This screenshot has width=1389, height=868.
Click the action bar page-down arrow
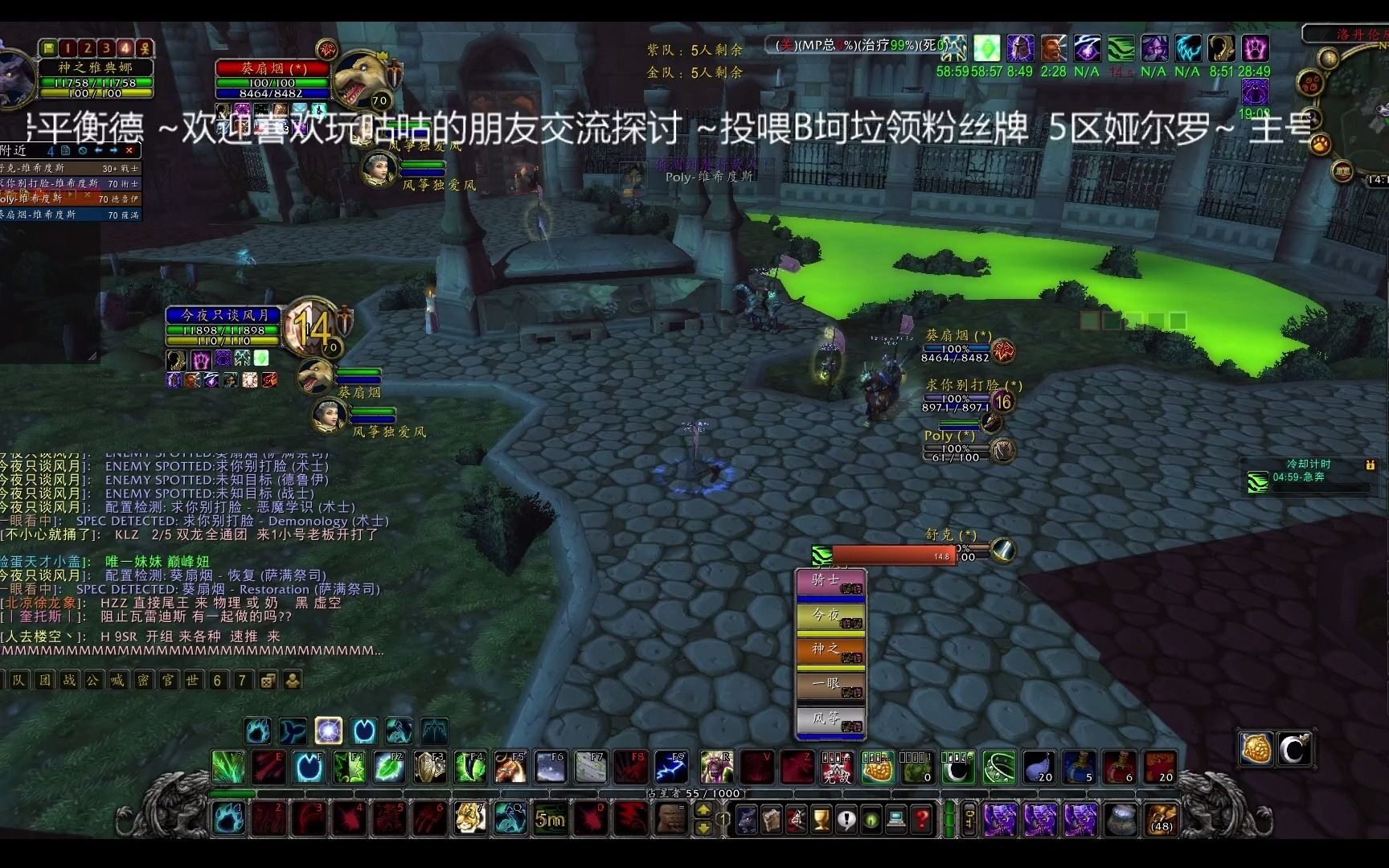click(704, 829)
